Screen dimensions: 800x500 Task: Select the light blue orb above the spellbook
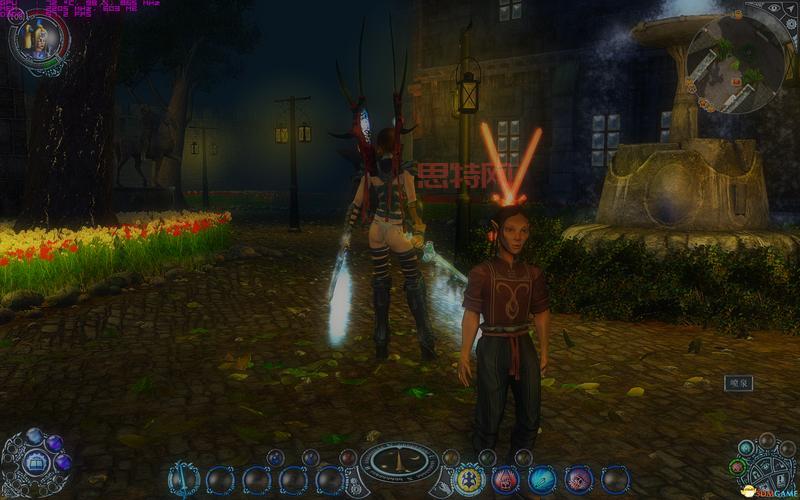[x=35, y=436]
